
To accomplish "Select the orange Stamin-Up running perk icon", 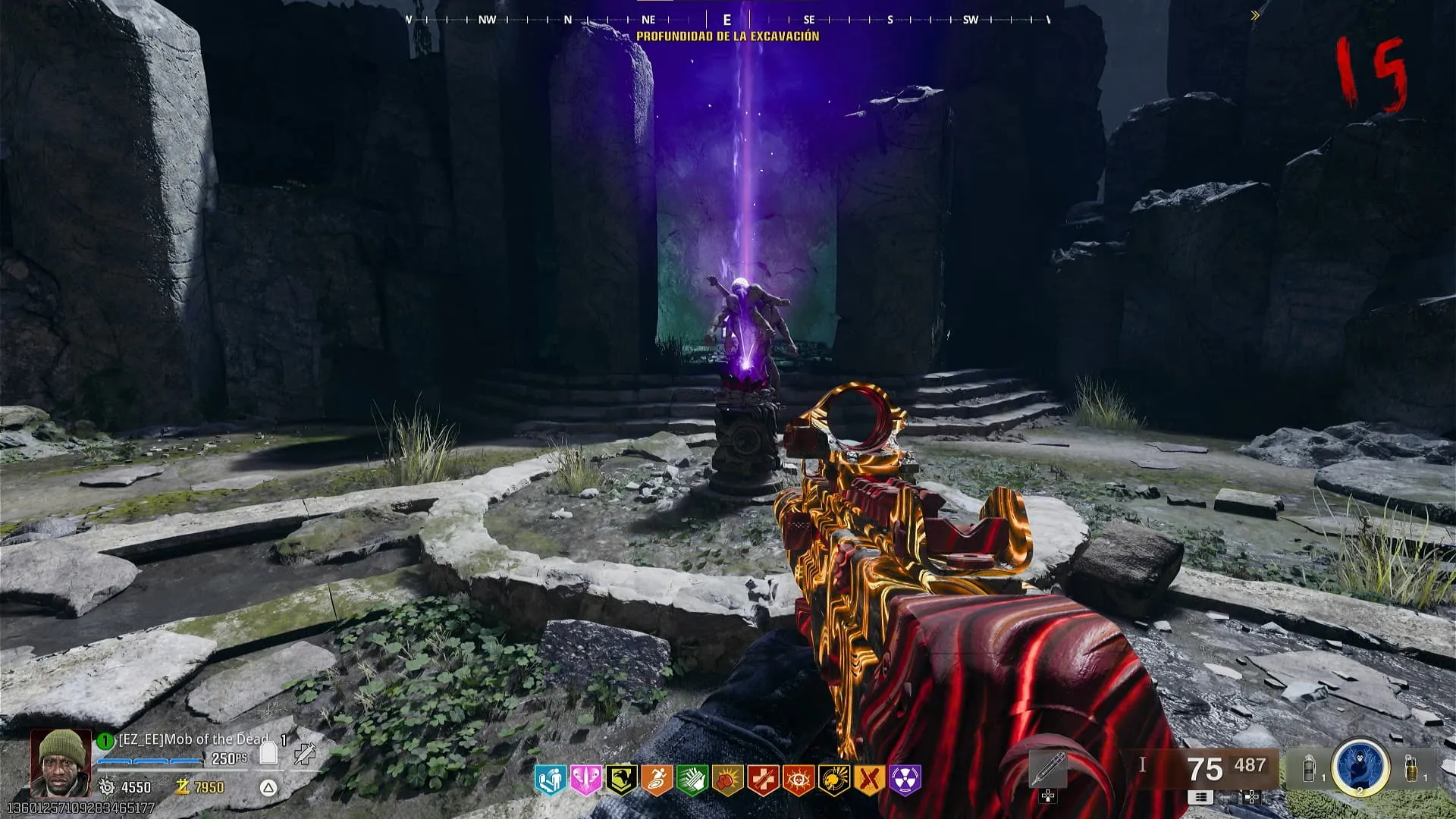I will coord(656,780).
